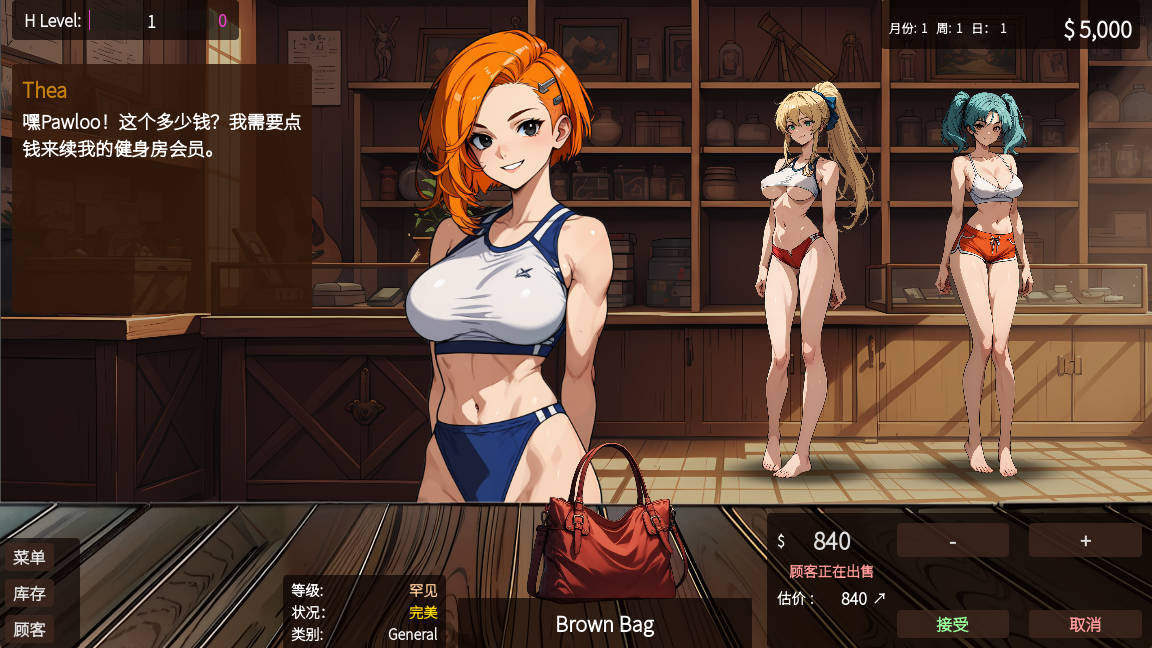Open the 库存 inventory button
The image size is (1152, 648).
point(29,593)
